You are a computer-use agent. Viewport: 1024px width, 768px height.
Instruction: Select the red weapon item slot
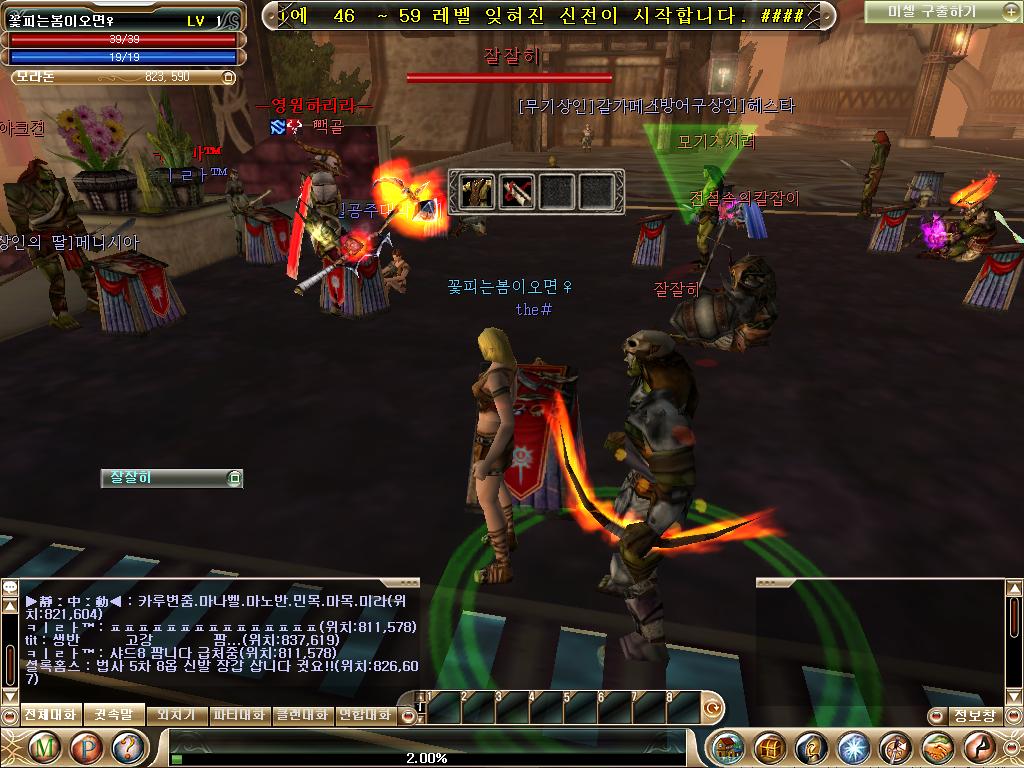pyautogui.click(x=517, y=191)
